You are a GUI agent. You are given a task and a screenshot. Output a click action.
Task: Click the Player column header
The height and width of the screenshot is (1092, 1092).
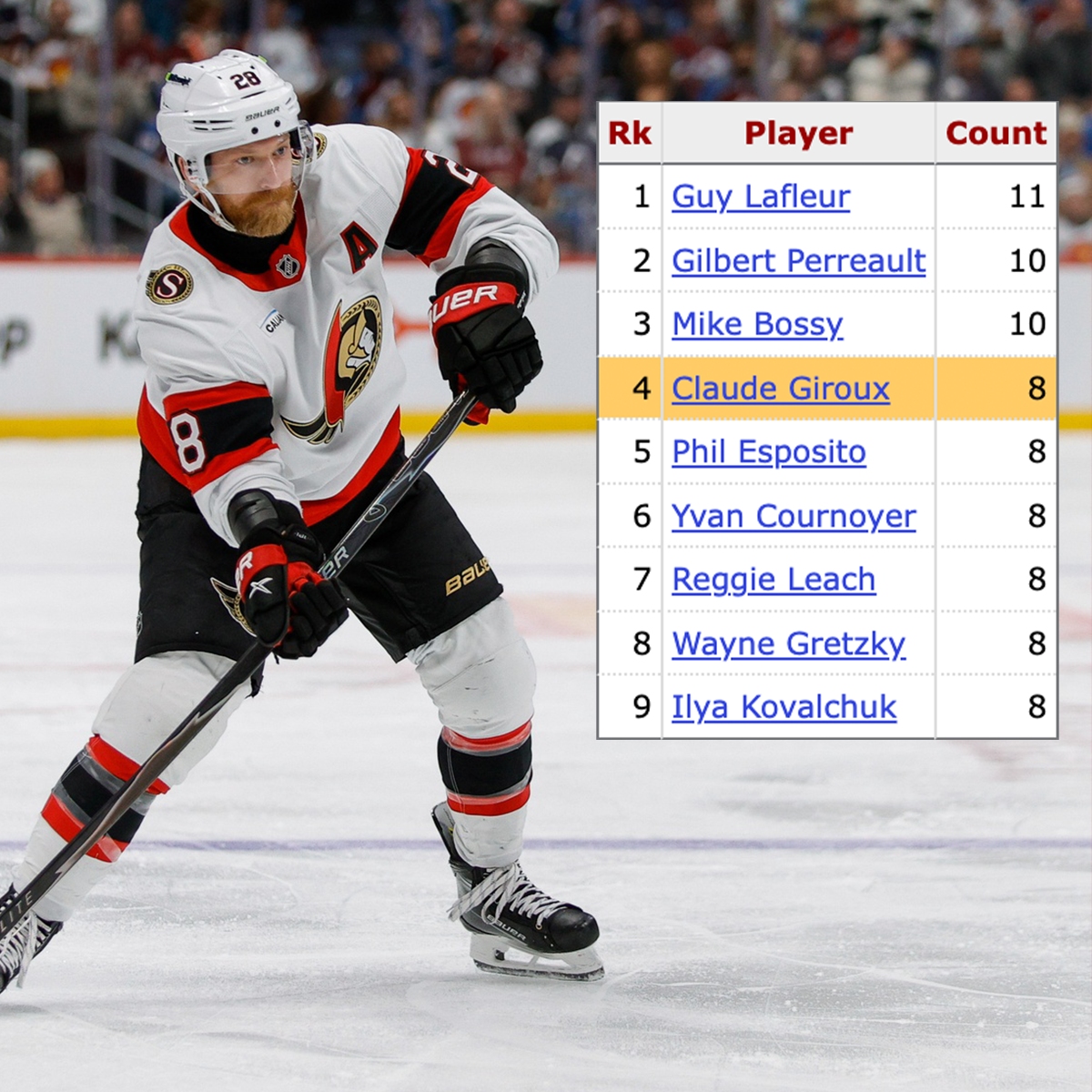798,134
